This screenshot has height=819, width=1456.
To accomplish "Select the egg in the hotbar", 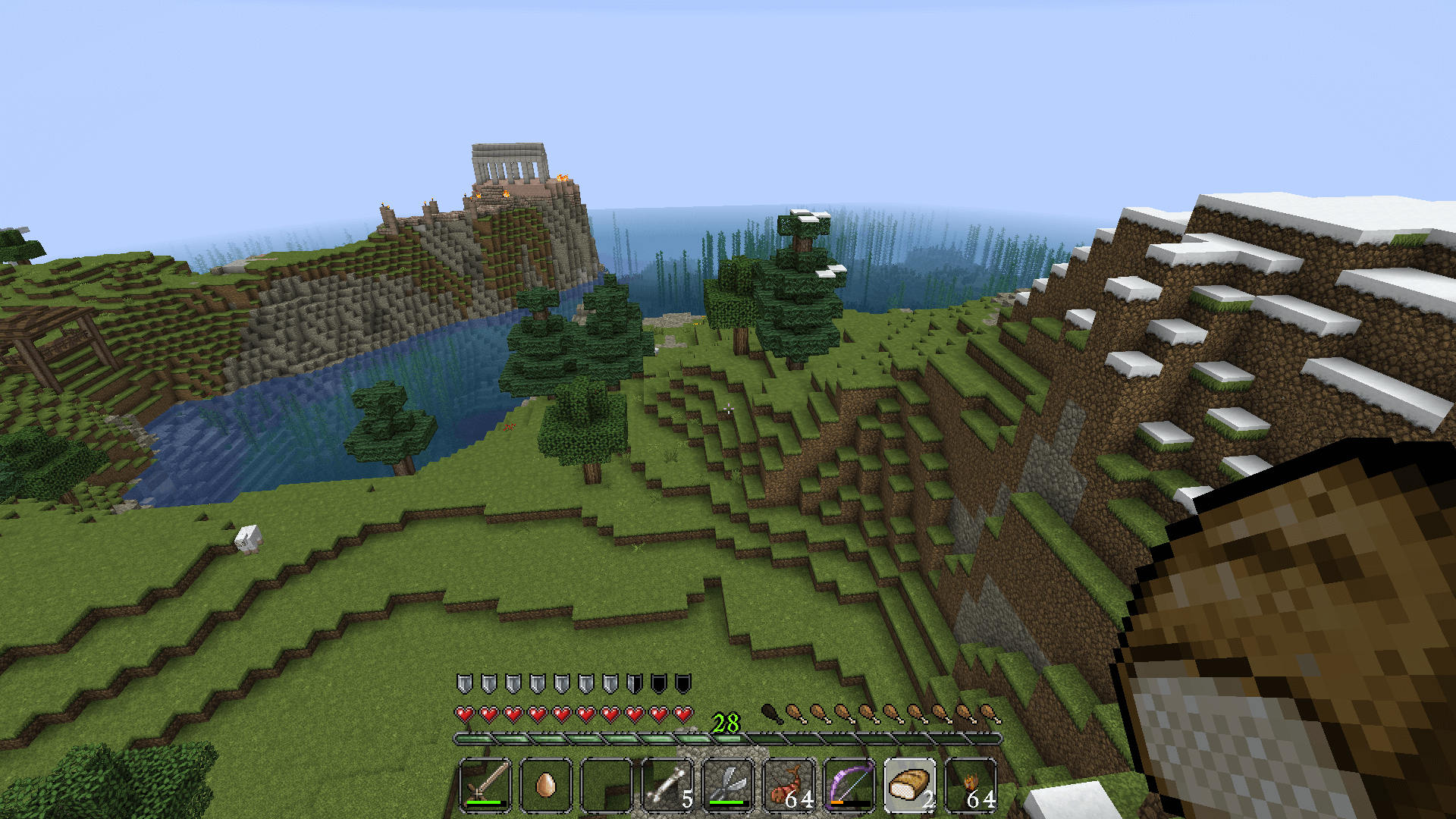I will pyautogui.click(x=546, y=784).
